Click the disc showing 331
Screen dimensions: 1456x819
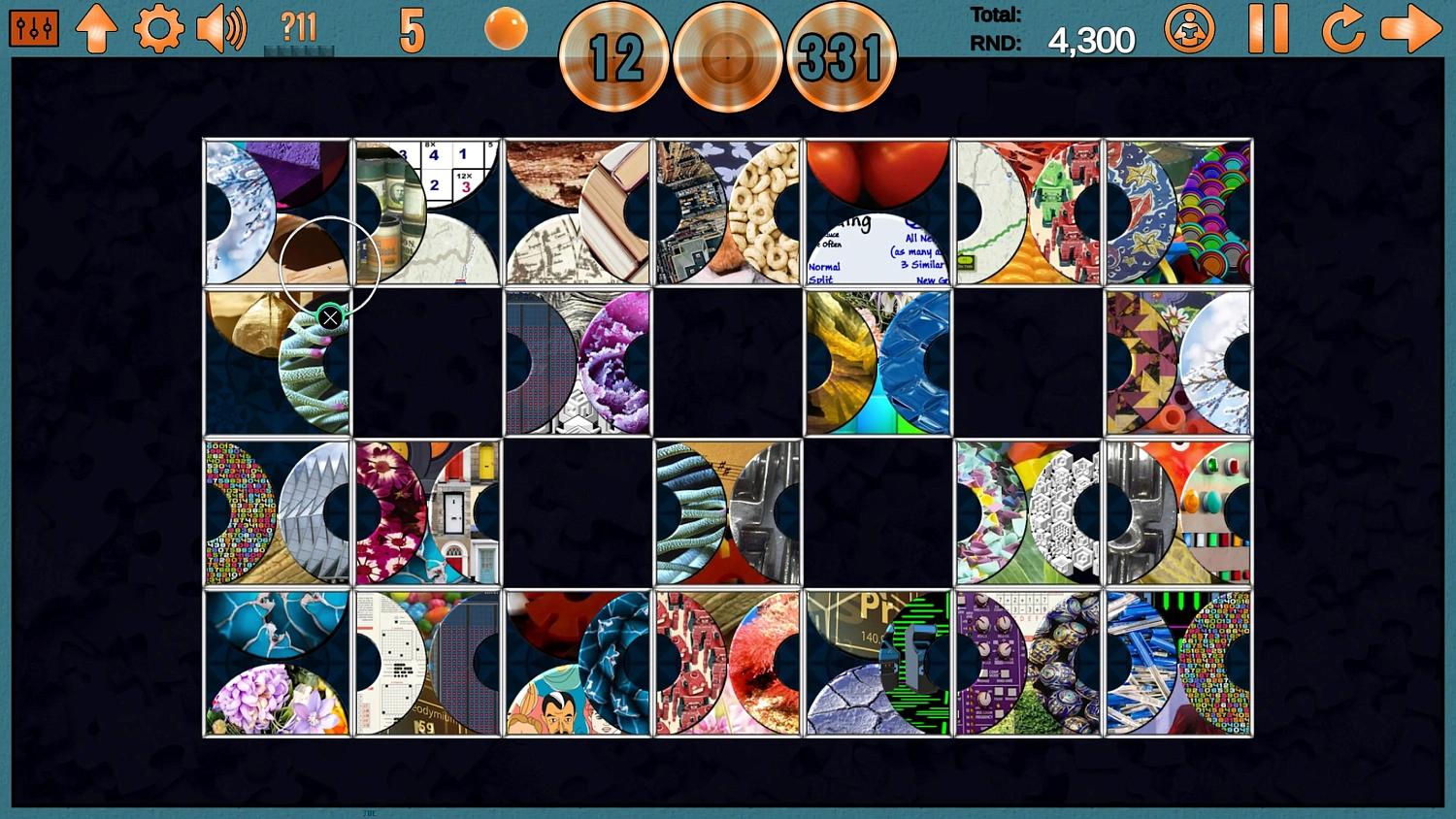pyautogui.click(x=842, y=56)
